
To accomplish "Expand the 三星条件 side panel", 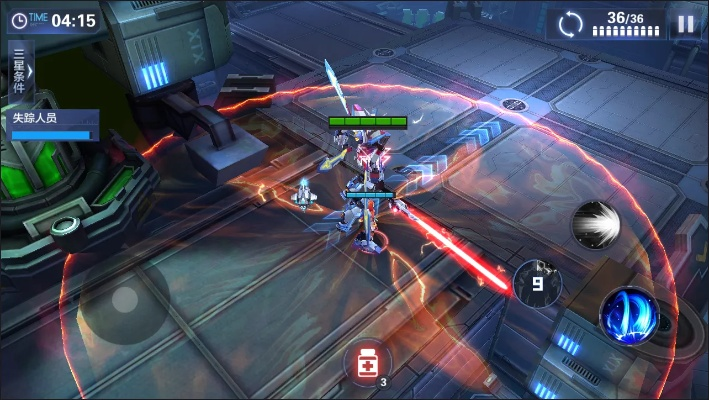I will [x=19, y=71].
